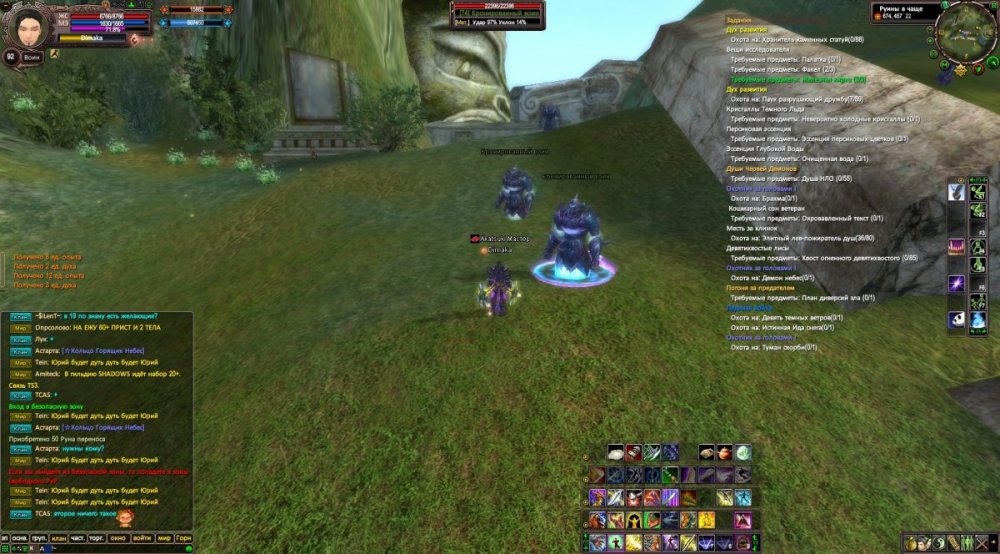This screenshot has height=554, width=1000.
Task: Activate the pink triangle skill icon
Action: 742,520
